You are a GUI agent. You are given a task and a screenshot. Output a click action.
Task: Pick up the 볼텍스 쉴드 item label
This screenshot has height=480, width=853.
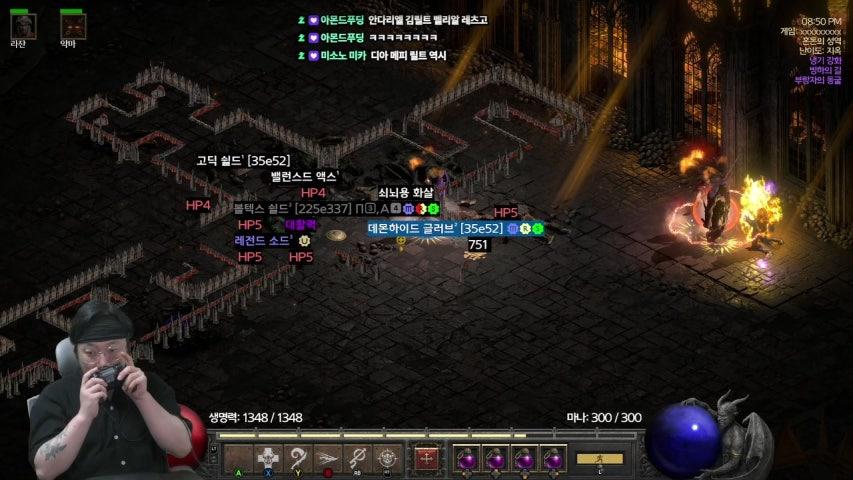pyautogui.click(x=292, y=208)
